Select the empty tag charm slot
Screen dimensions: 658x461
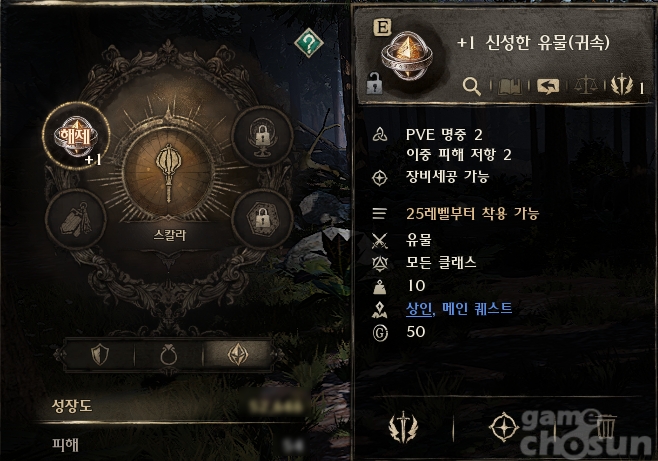73,213
